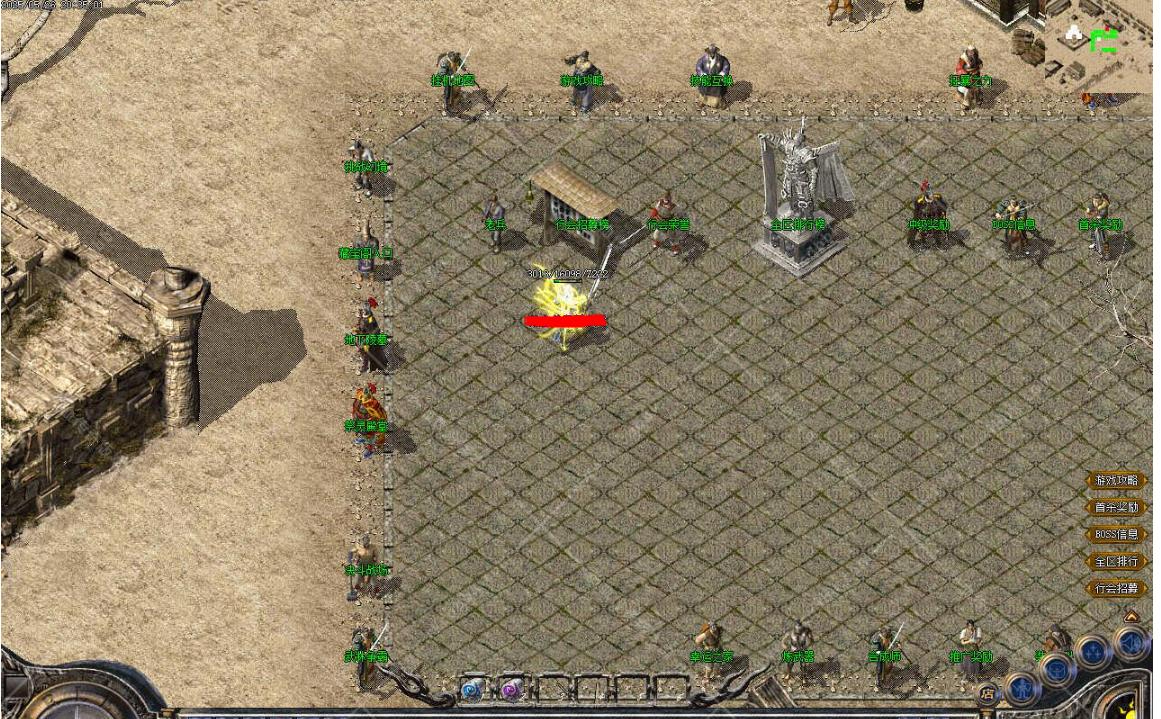Open the 行会招募 guild recruitment button
This screenshot has height=719, width=1161.
1116,589
